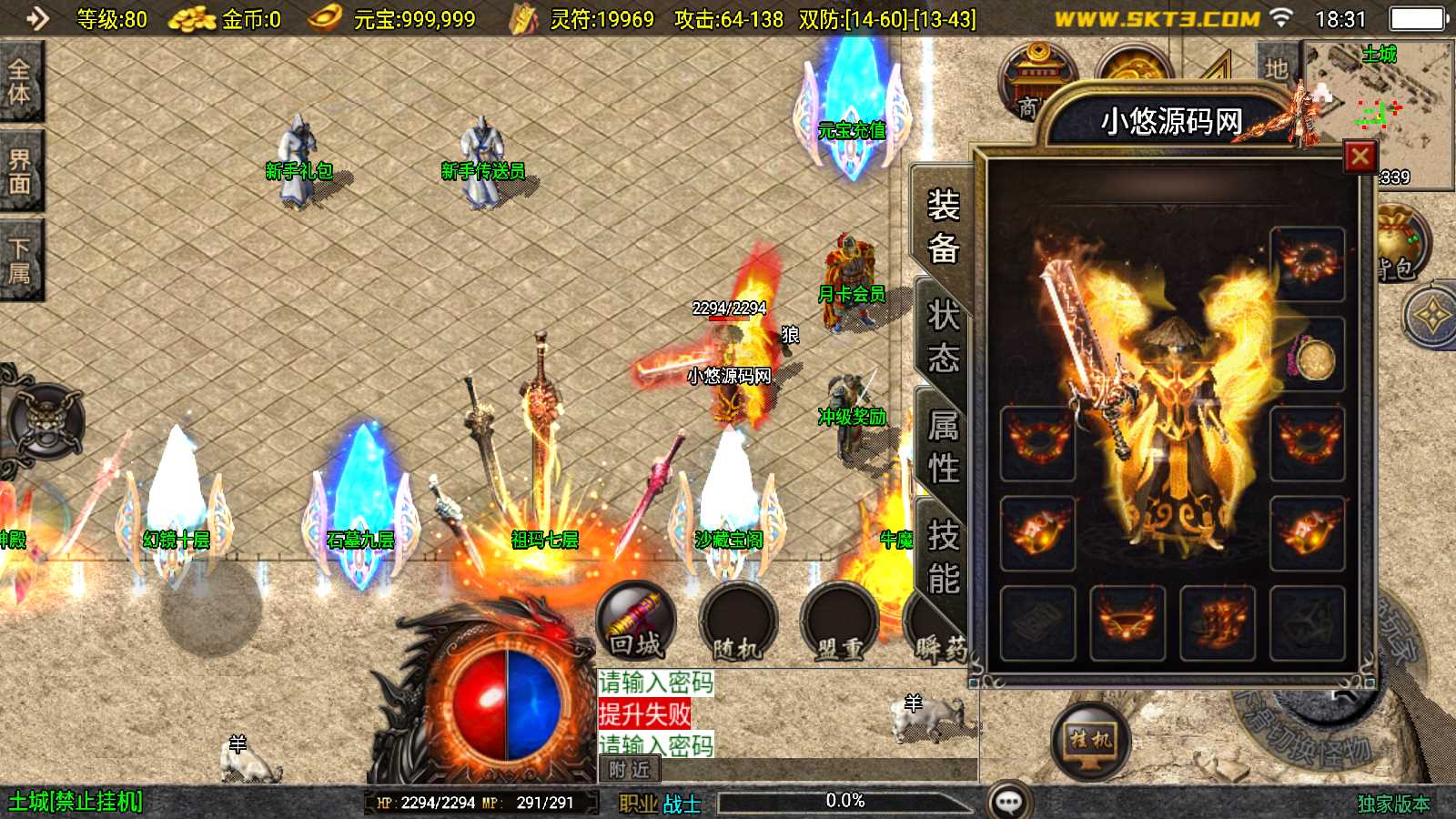Switch to the 装备 equipment tab
Image resolution: width=1456 pixels, height=819 pixels.
pos(943,226)
